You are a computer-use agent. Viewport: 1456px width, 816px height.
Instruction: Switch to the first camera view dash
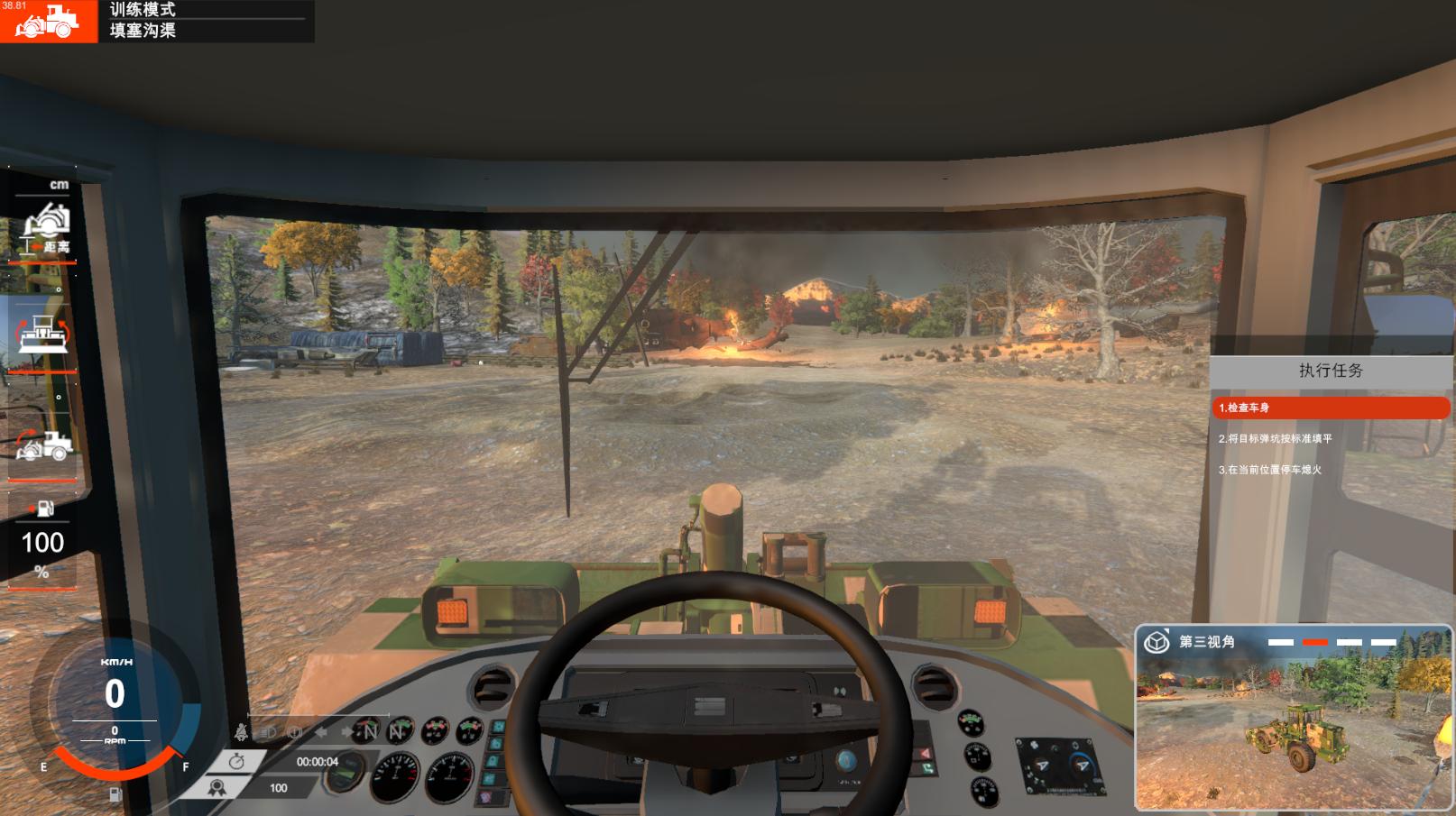click(1280, 642)
